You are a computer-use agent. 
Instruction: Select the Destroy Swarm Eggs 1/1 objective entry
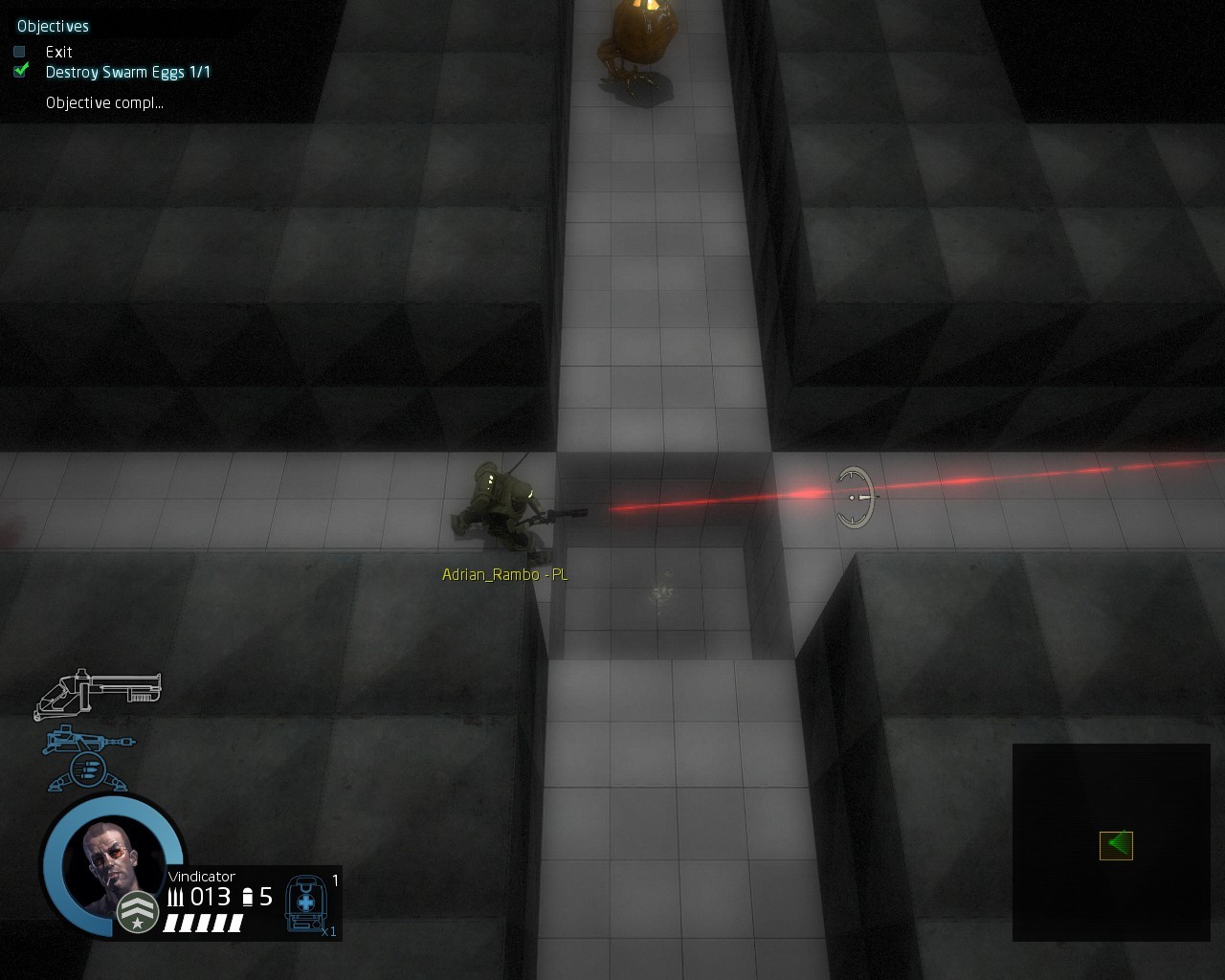128,72
